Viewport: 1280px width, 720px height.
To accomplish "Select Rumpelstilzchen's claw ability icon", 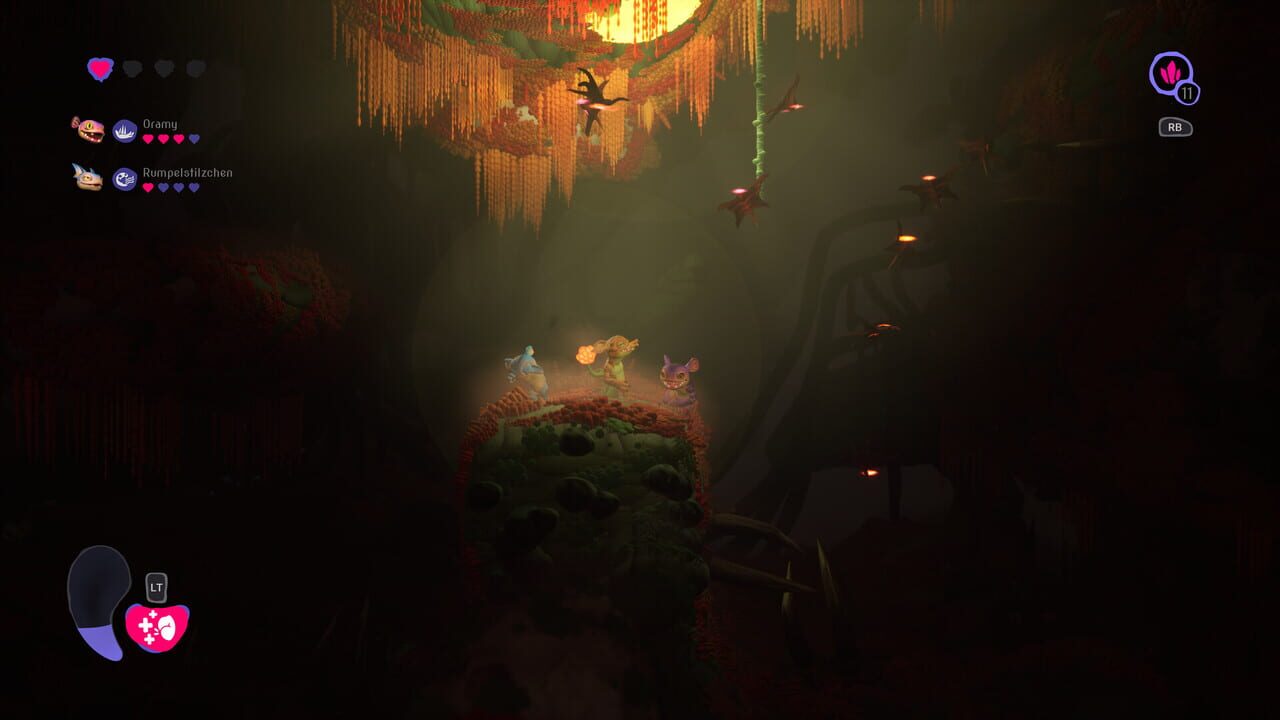I will 125,177.
